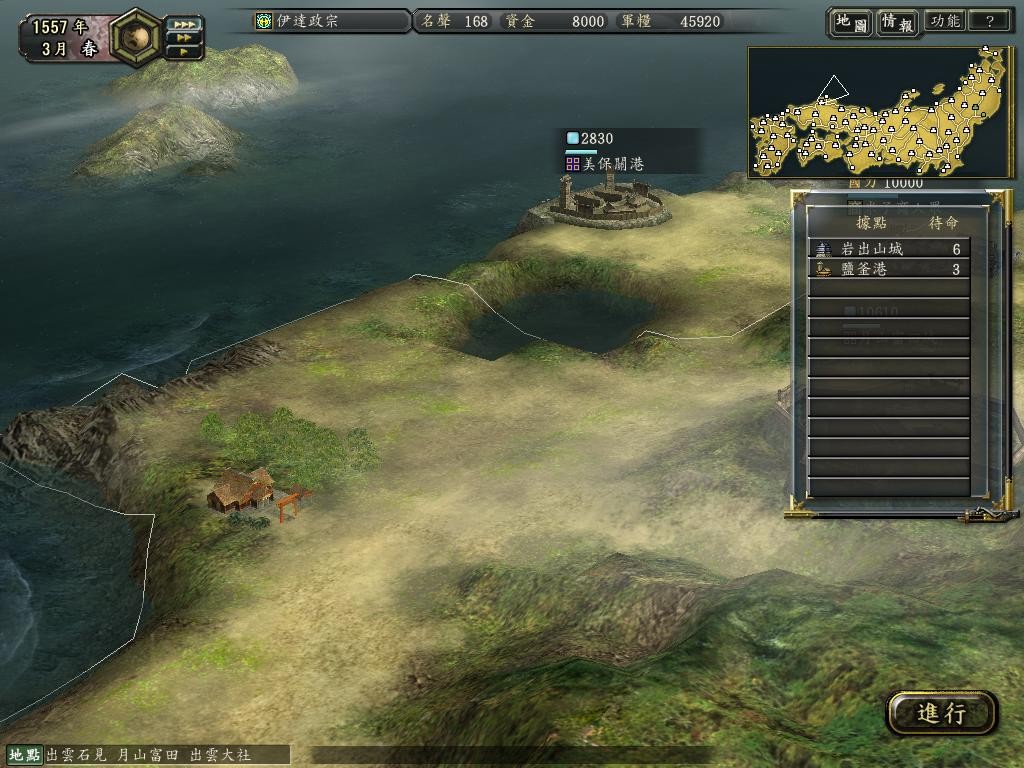Click the 進行 proceed button

pyautogui.click(x=941, y=713)
